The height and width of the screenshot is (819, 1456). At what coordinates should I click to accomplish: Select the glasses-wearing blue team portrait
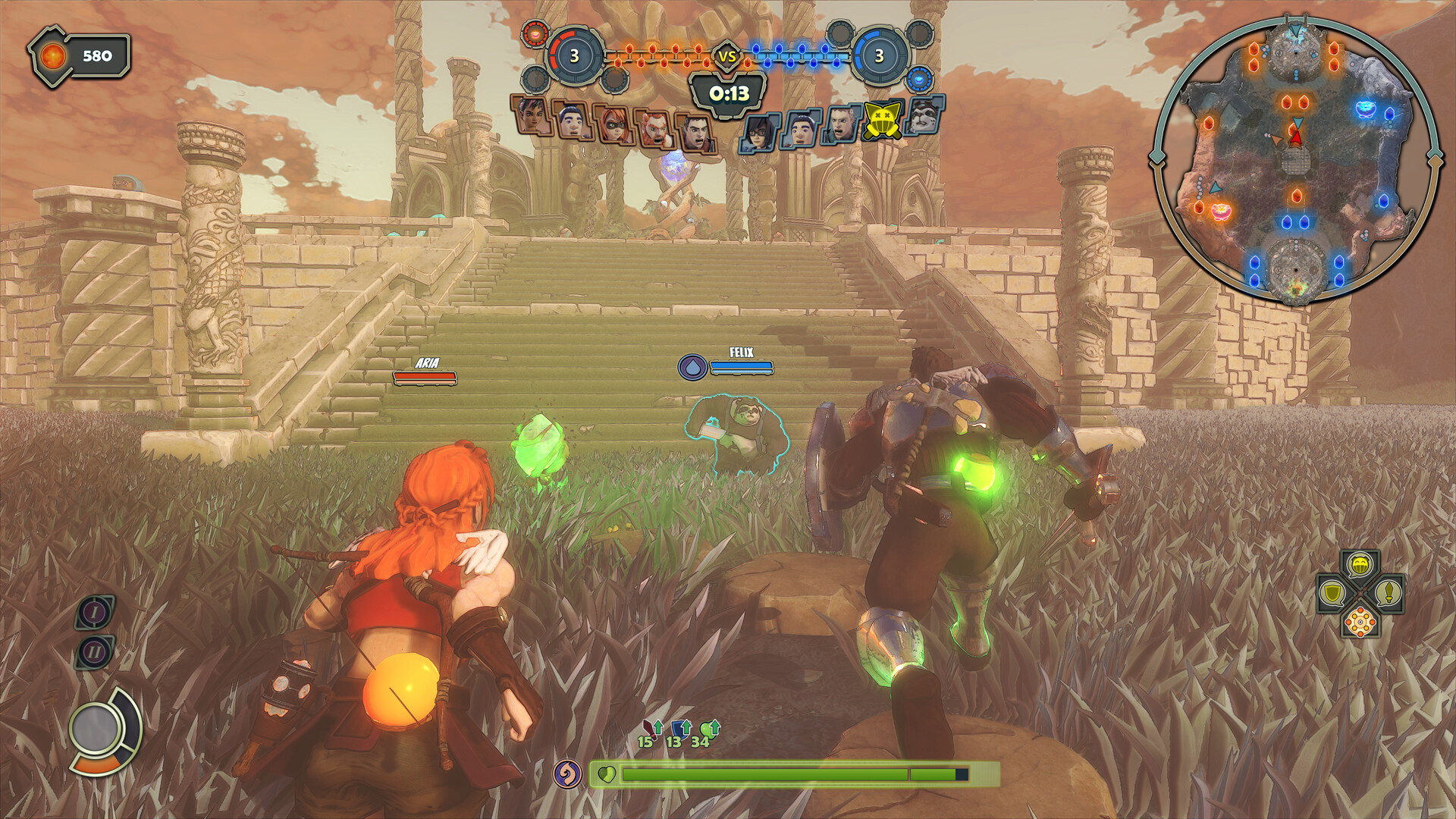tap(760, 133)
